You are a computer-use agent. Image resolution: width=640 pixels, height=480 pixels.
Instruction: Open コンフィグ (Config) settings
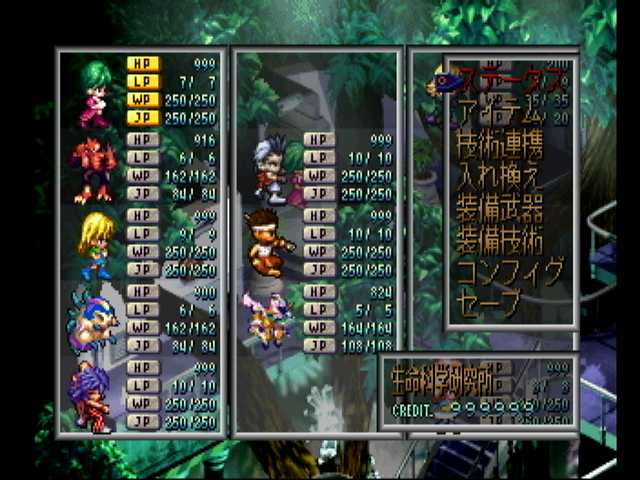coord(510,271)
